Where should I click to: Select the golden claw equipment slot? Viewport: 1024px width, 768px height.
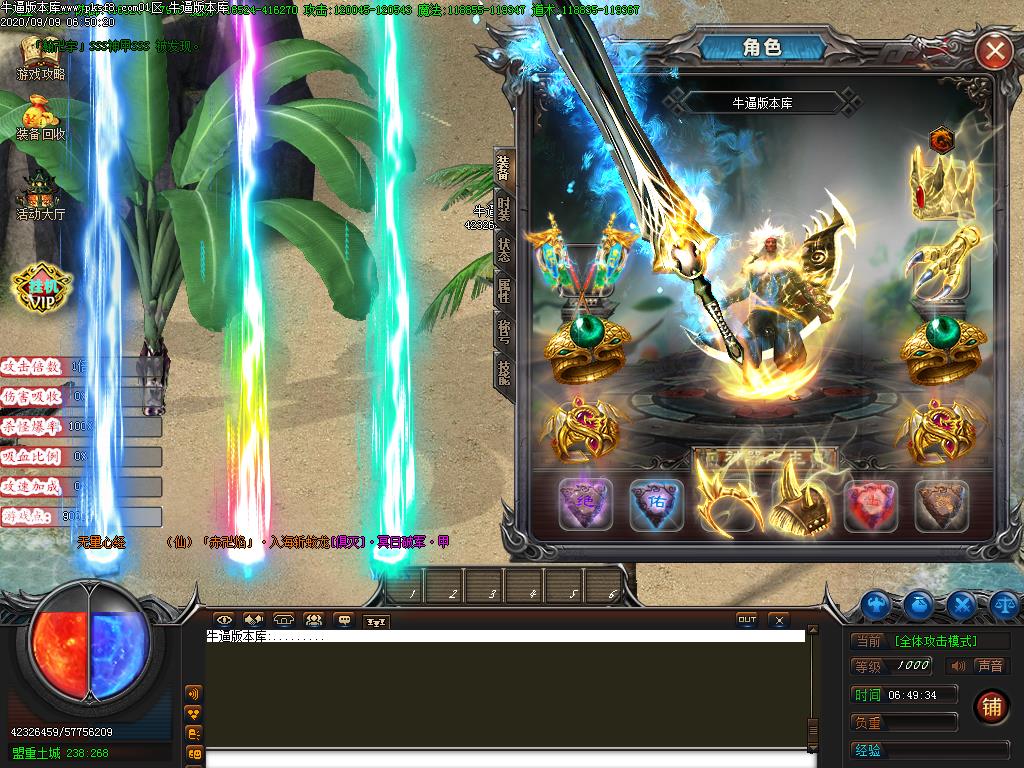pos(941,261)
